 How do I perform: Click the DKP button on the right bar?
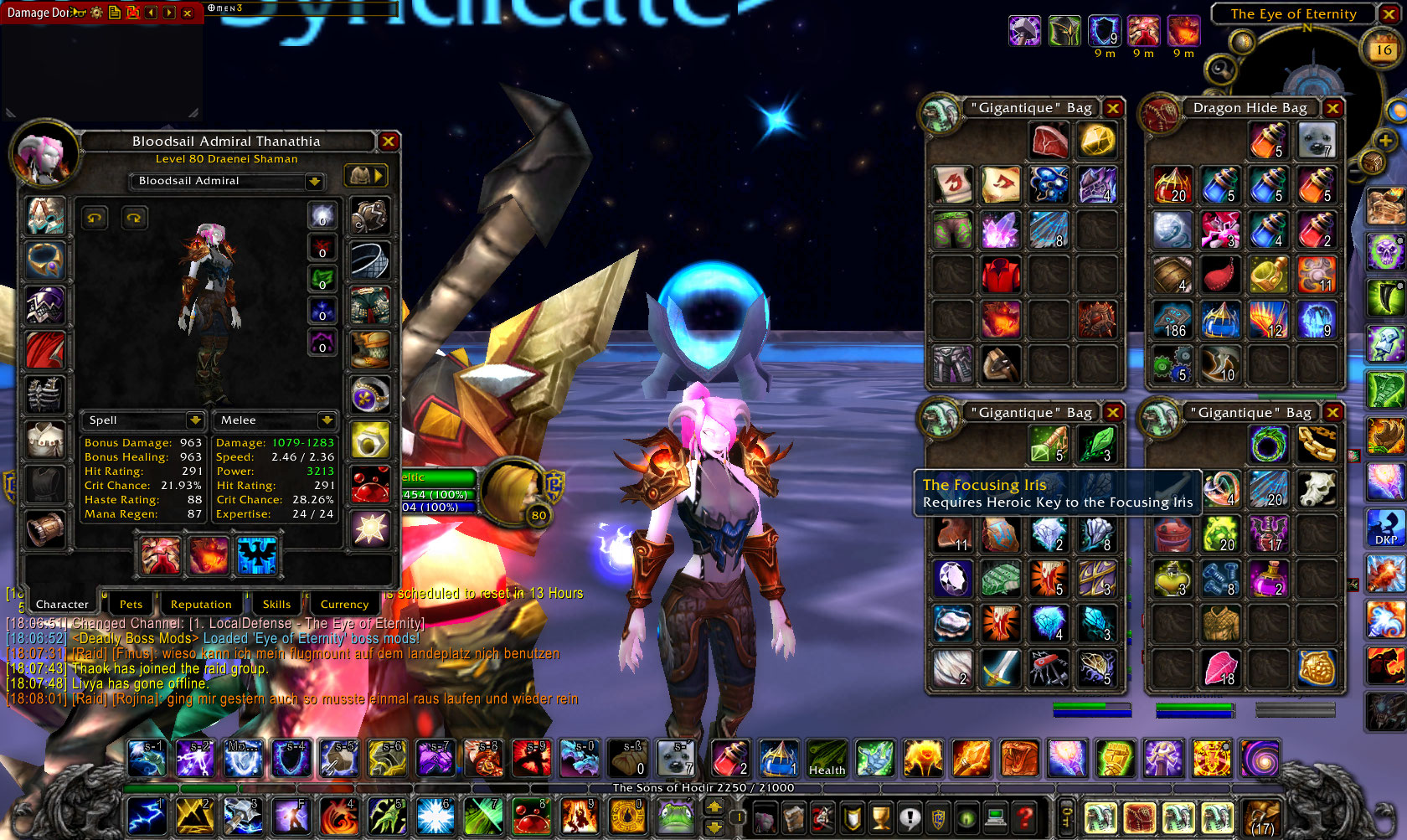tap(1385, 528)
